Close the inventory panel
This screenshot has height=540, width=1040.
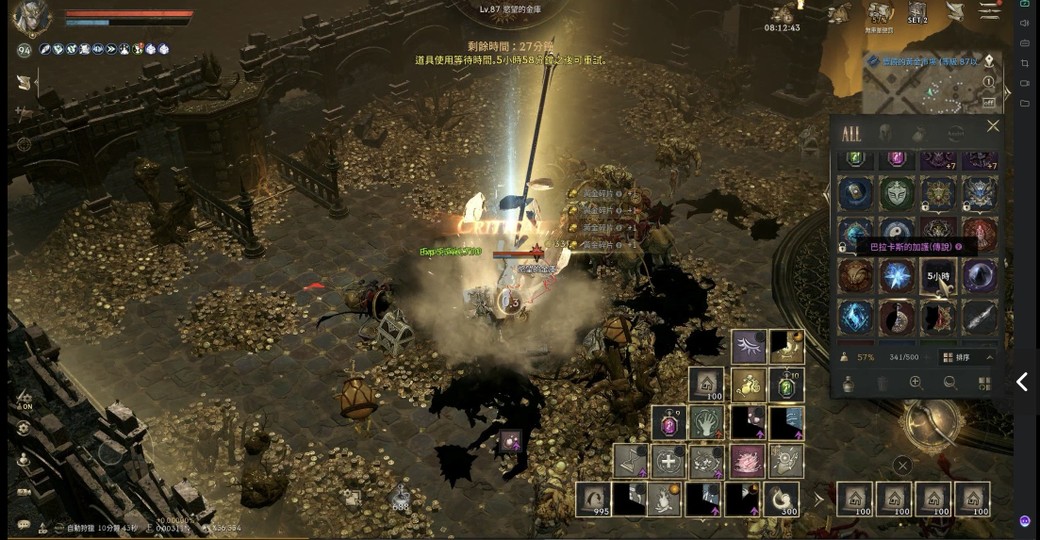tap(992, 126)
